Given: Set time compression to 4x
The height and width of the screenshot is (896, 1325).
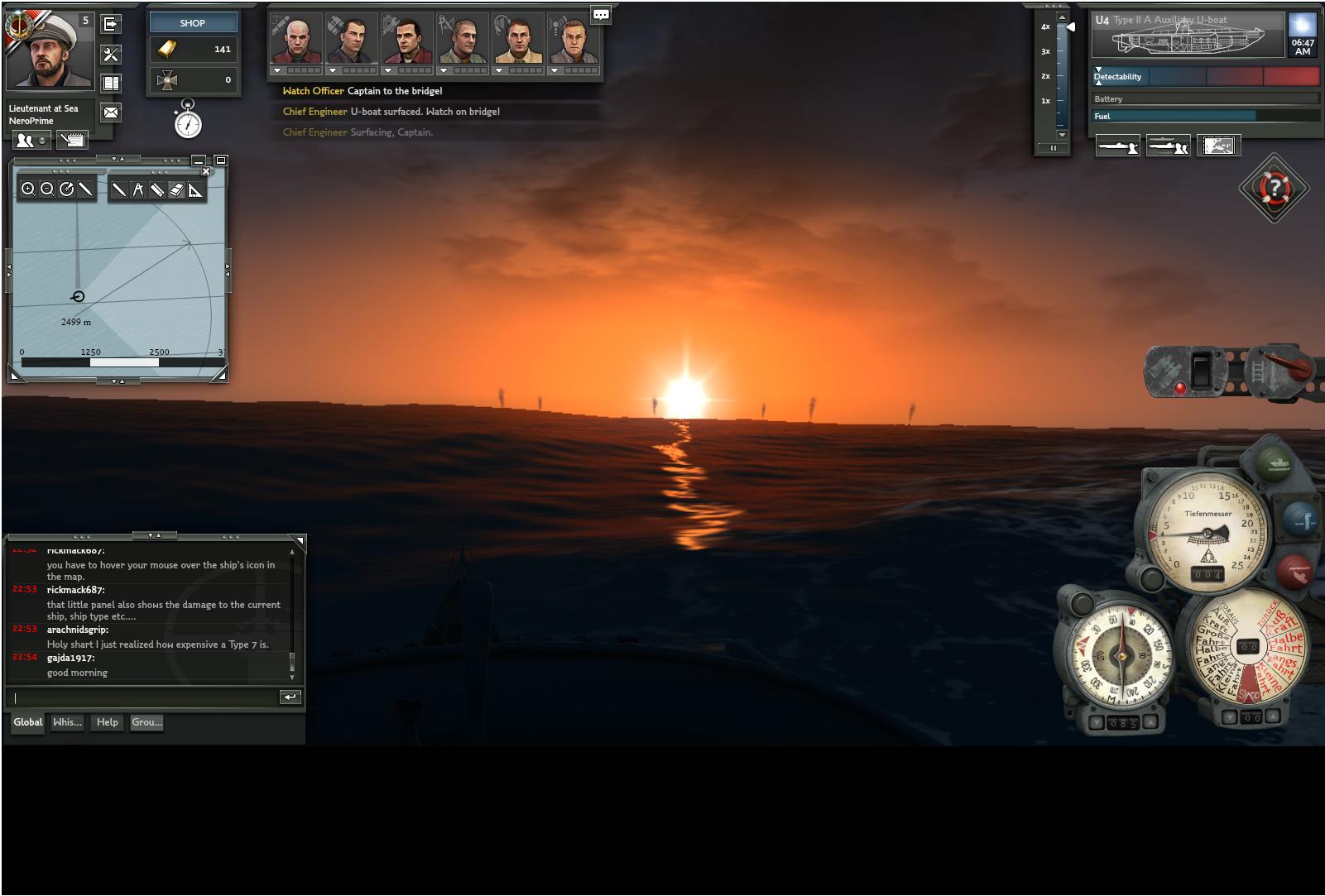Looking at the screenshot, I should (1045, 27).
